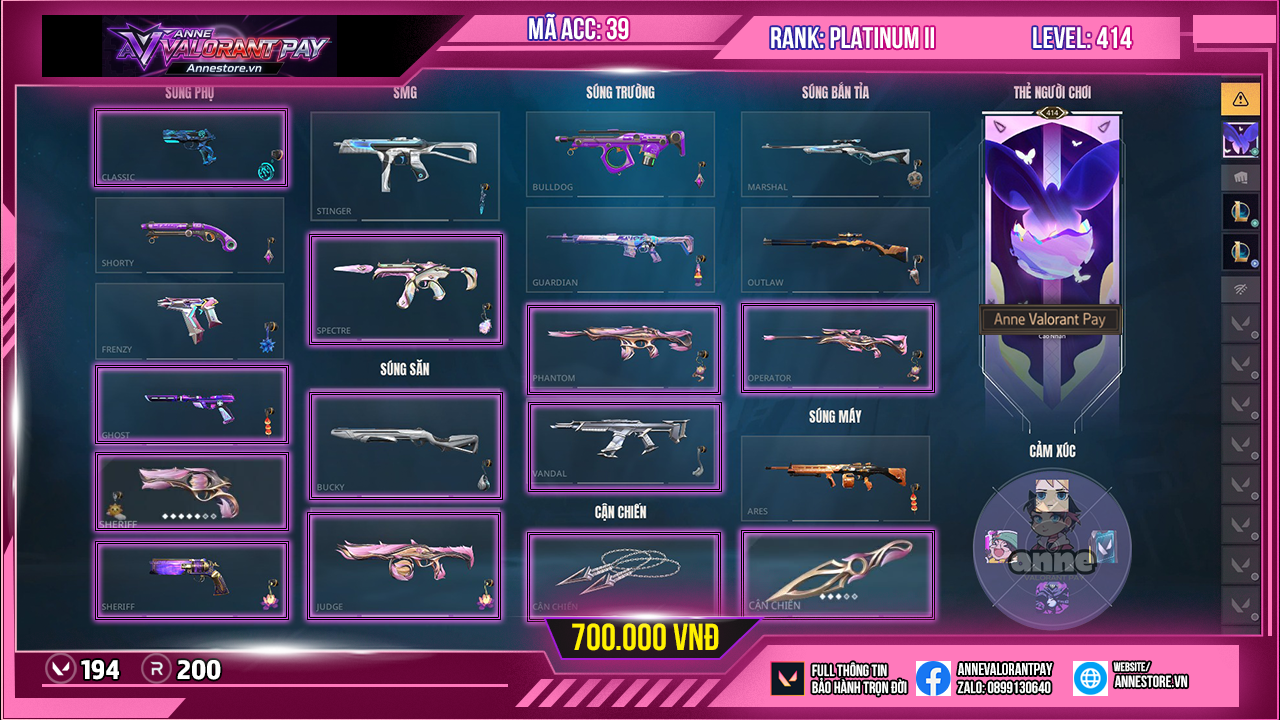Open the Marshal sniper slot
Image resolution: width=1280 pixels, height=720 pixels.
(835, 154)
